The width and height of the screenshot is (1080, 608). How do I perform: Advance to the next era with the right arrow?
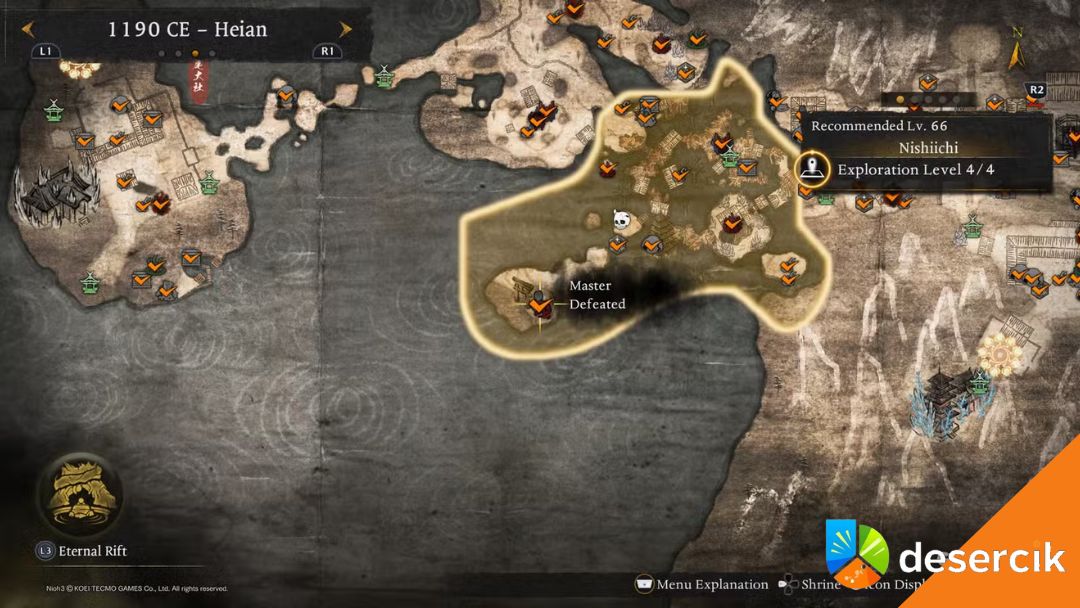pyautogui.click(x=345, y=29)
